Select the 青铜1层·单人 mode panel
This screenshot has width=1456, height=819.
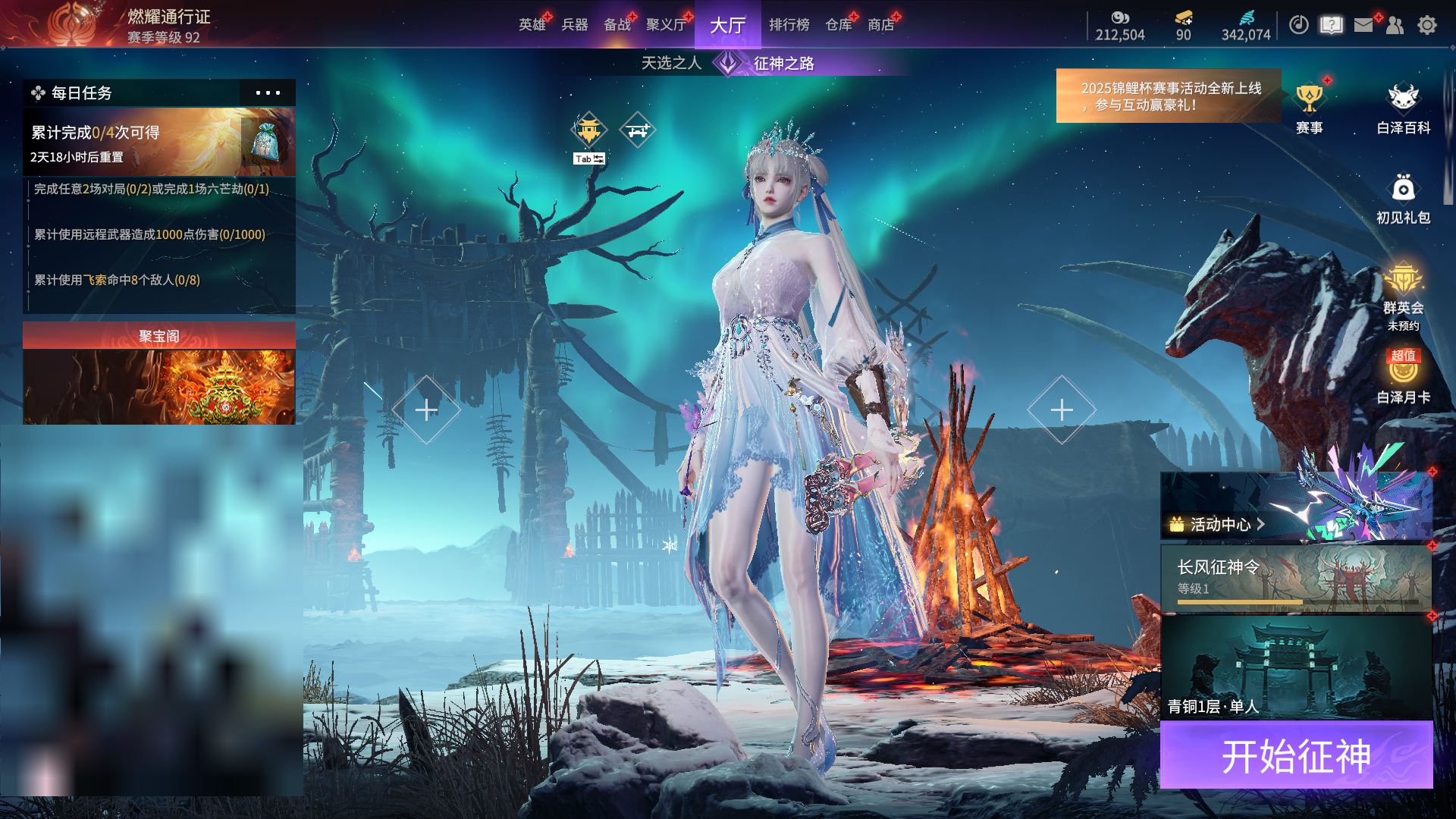point(1295,667)
